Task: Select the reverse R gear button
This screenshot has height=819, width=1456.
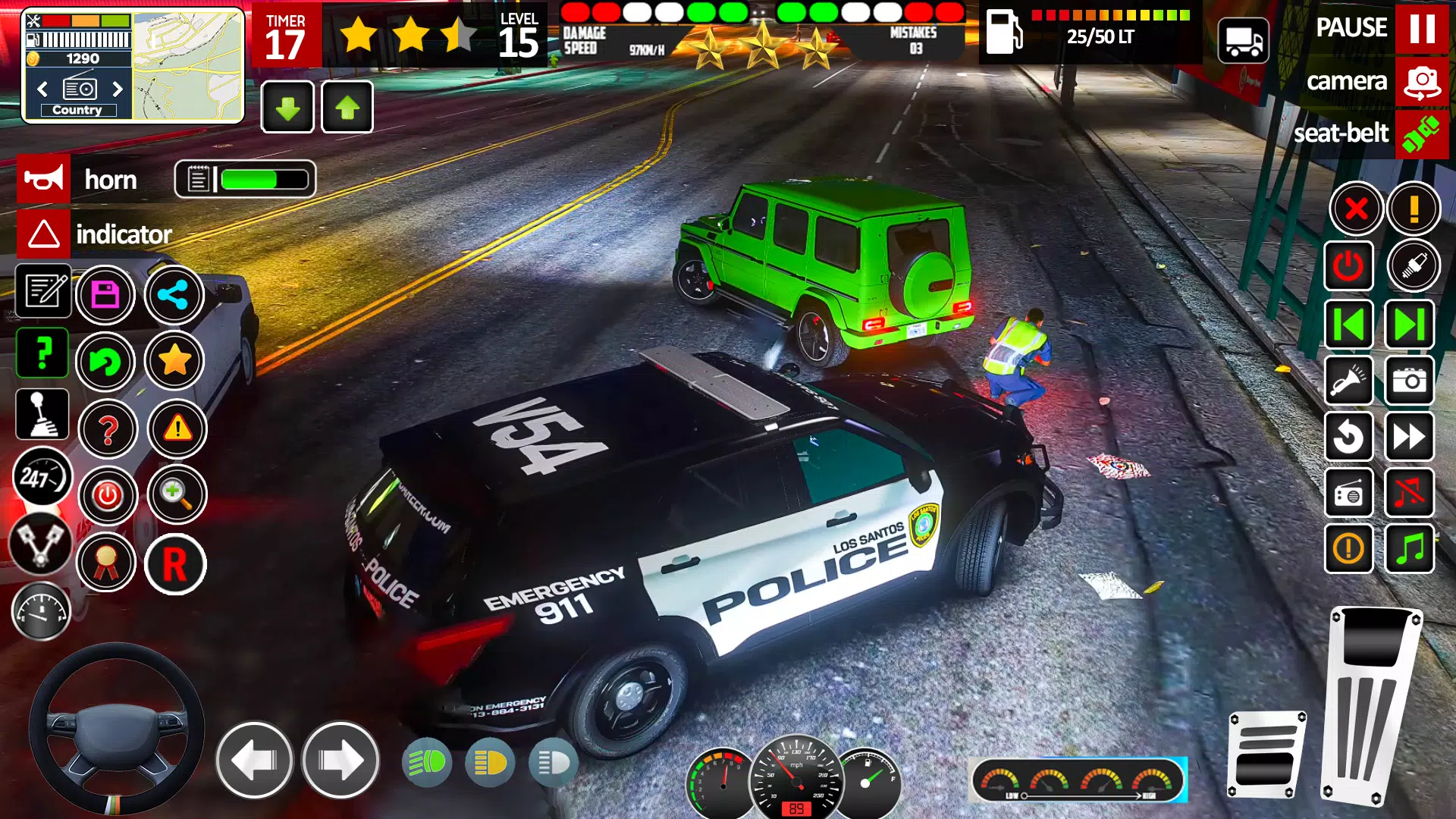Action: click(x=175, y=564)
